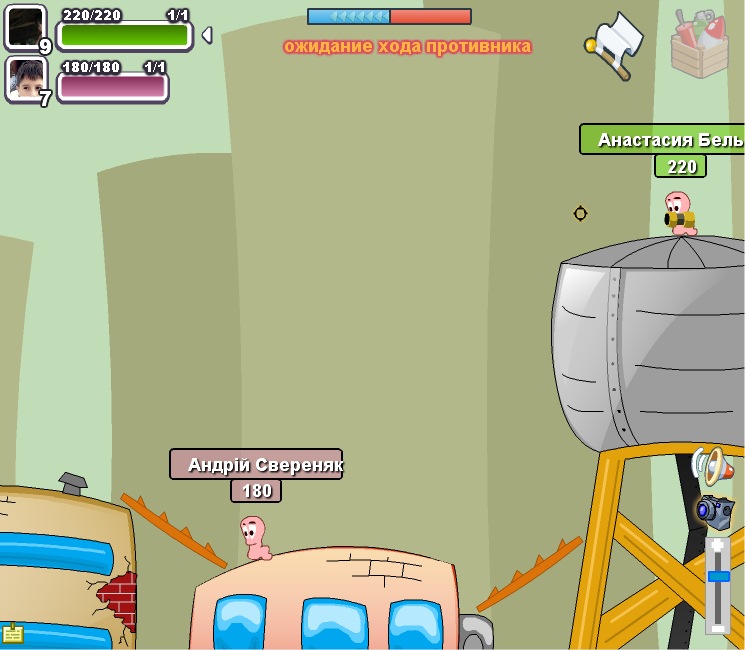Open the yellow notepad icon
Screen dimensions: 745x650
click(x=13, y=633)
